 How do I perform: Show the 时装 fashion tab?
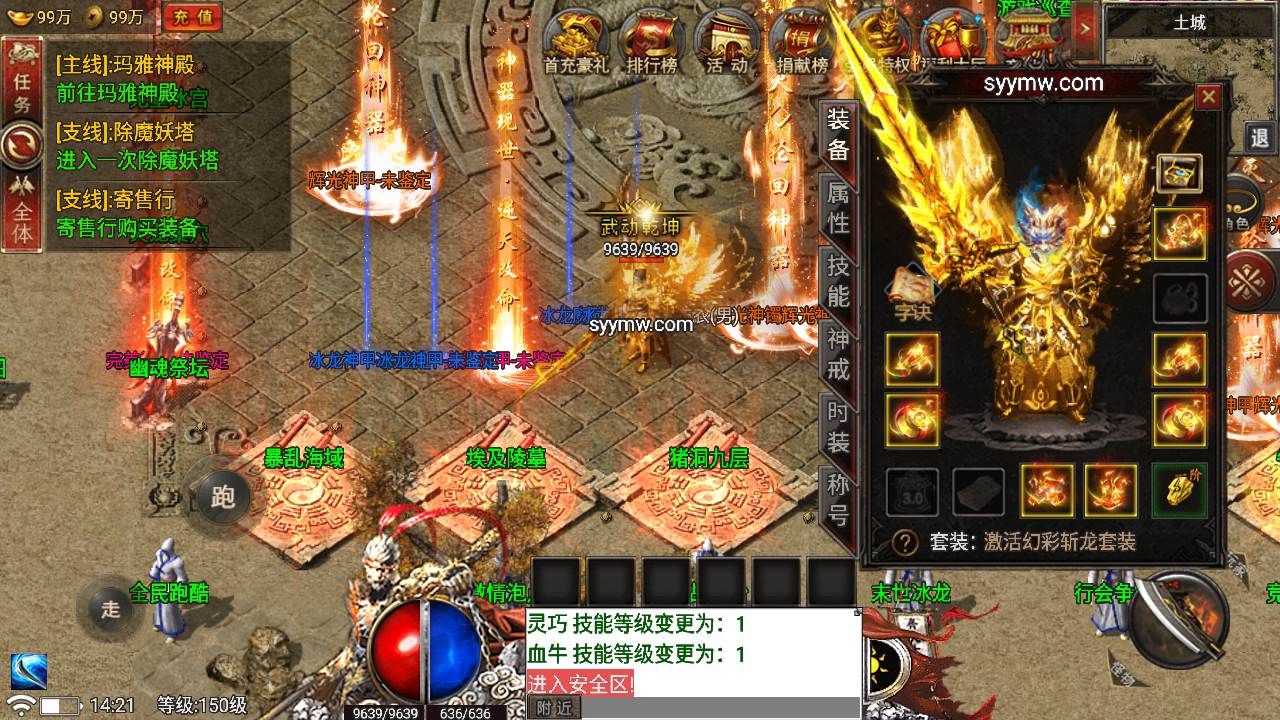coord(838,427)
